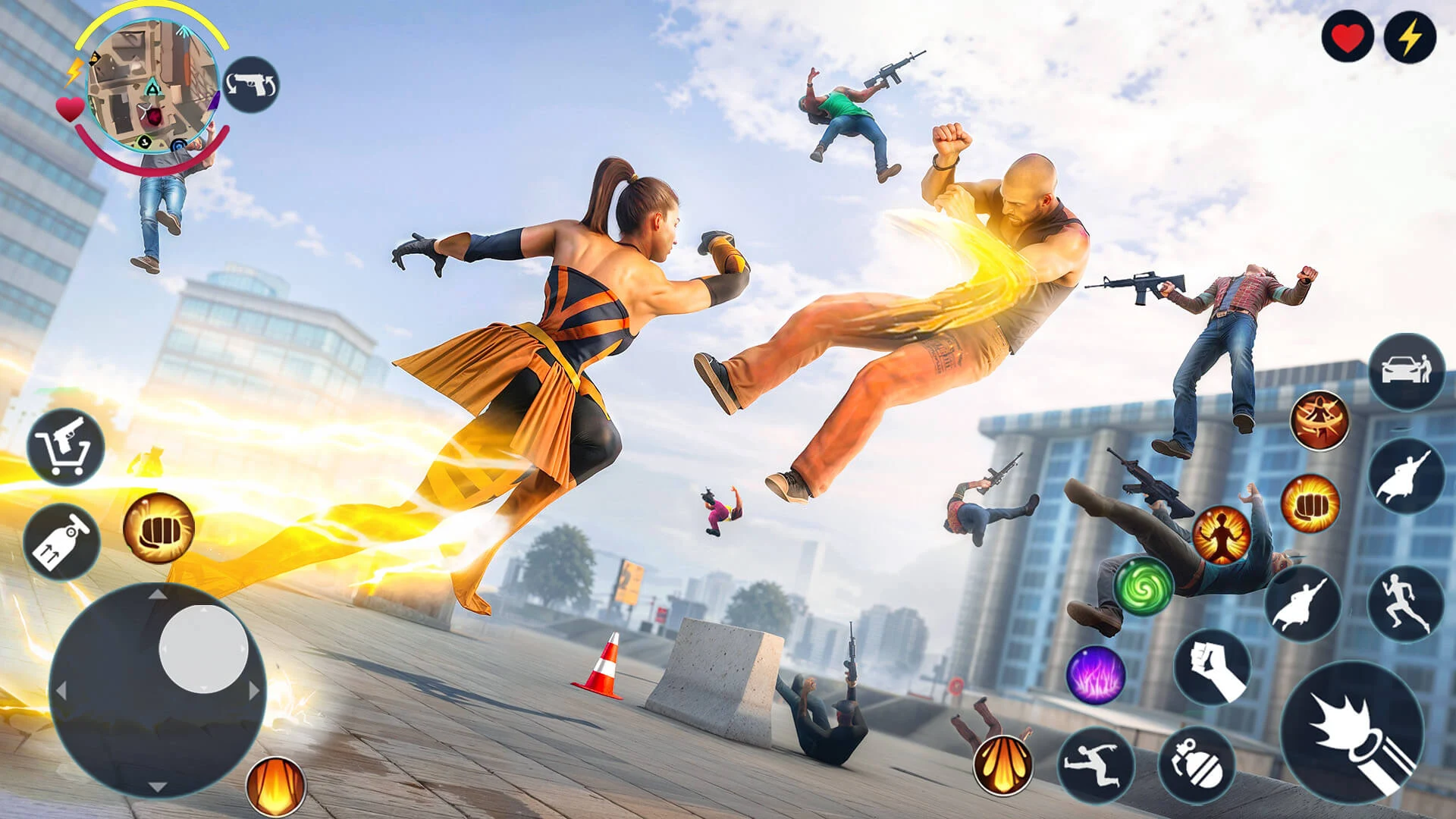Cast the purple flame ability
1456x819 pixels.
[x=1095, y=674]
